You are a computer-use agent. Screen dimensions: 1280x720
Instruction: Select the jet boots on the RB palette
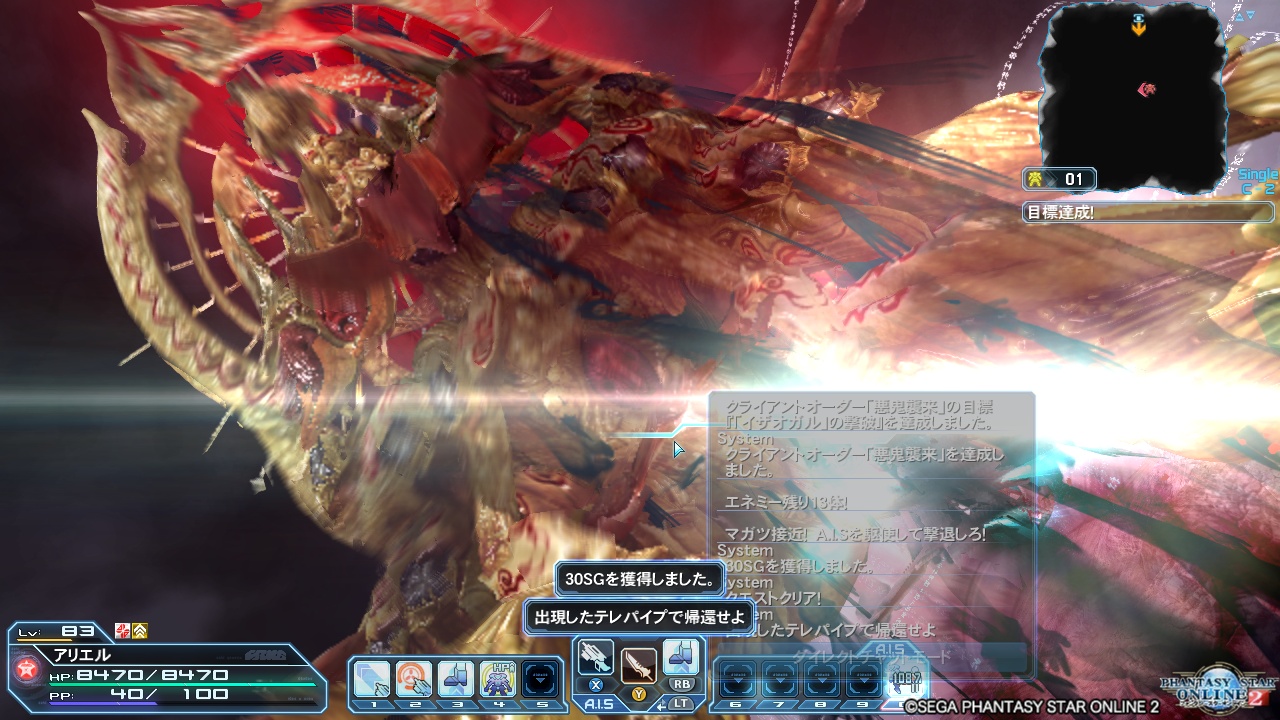680,658
